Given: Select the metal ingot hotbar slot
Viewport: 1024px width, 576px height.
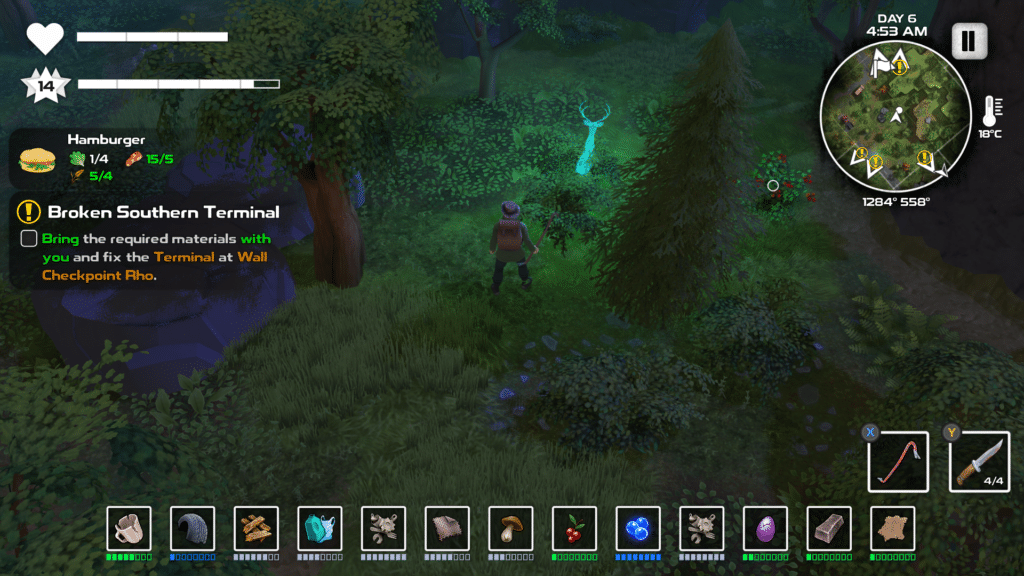Looking at the screenshot, I should pyautogui.click(x=829, y=528).
